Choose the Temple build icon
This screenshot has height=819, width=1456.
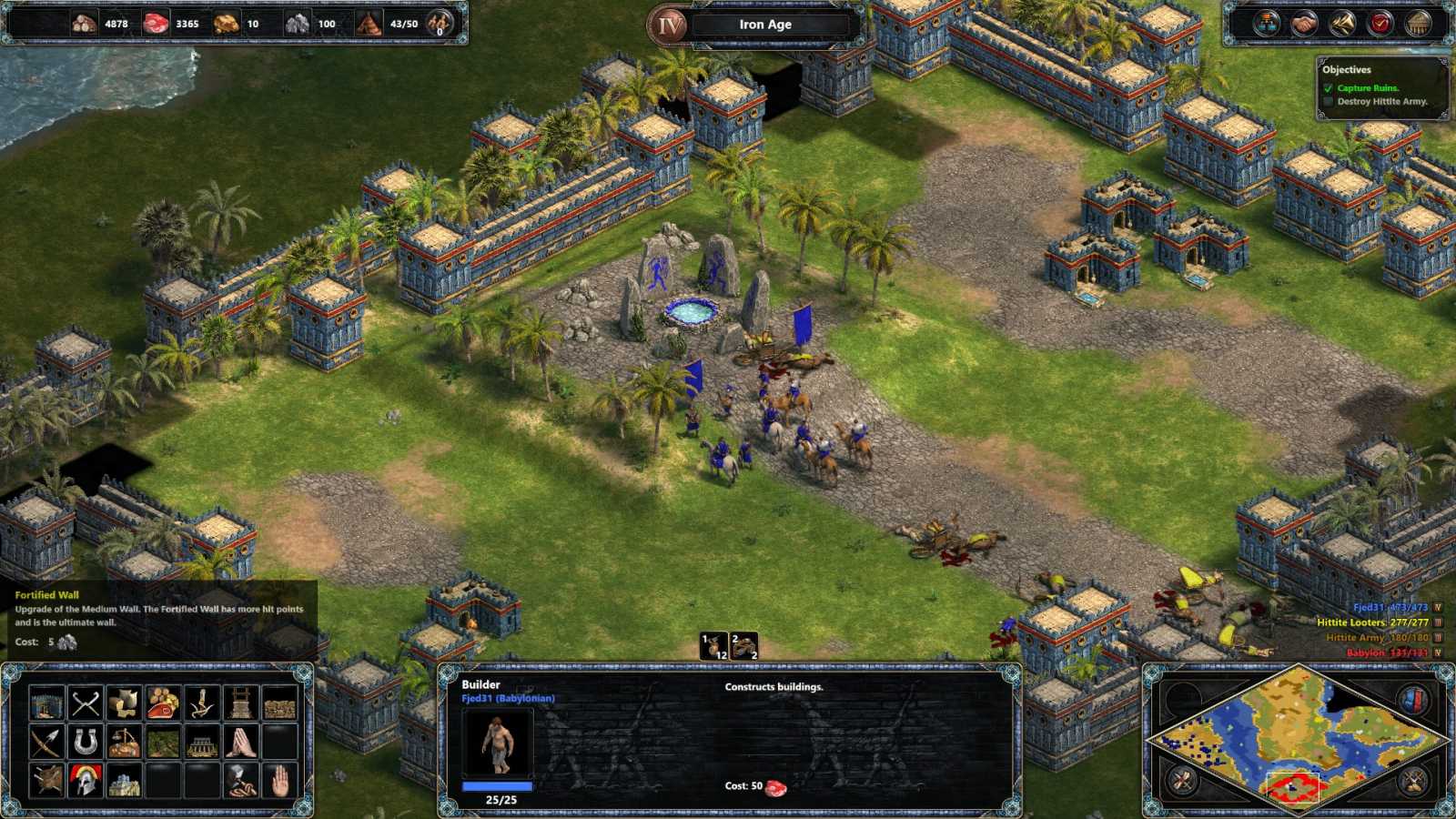coord(238,743)
